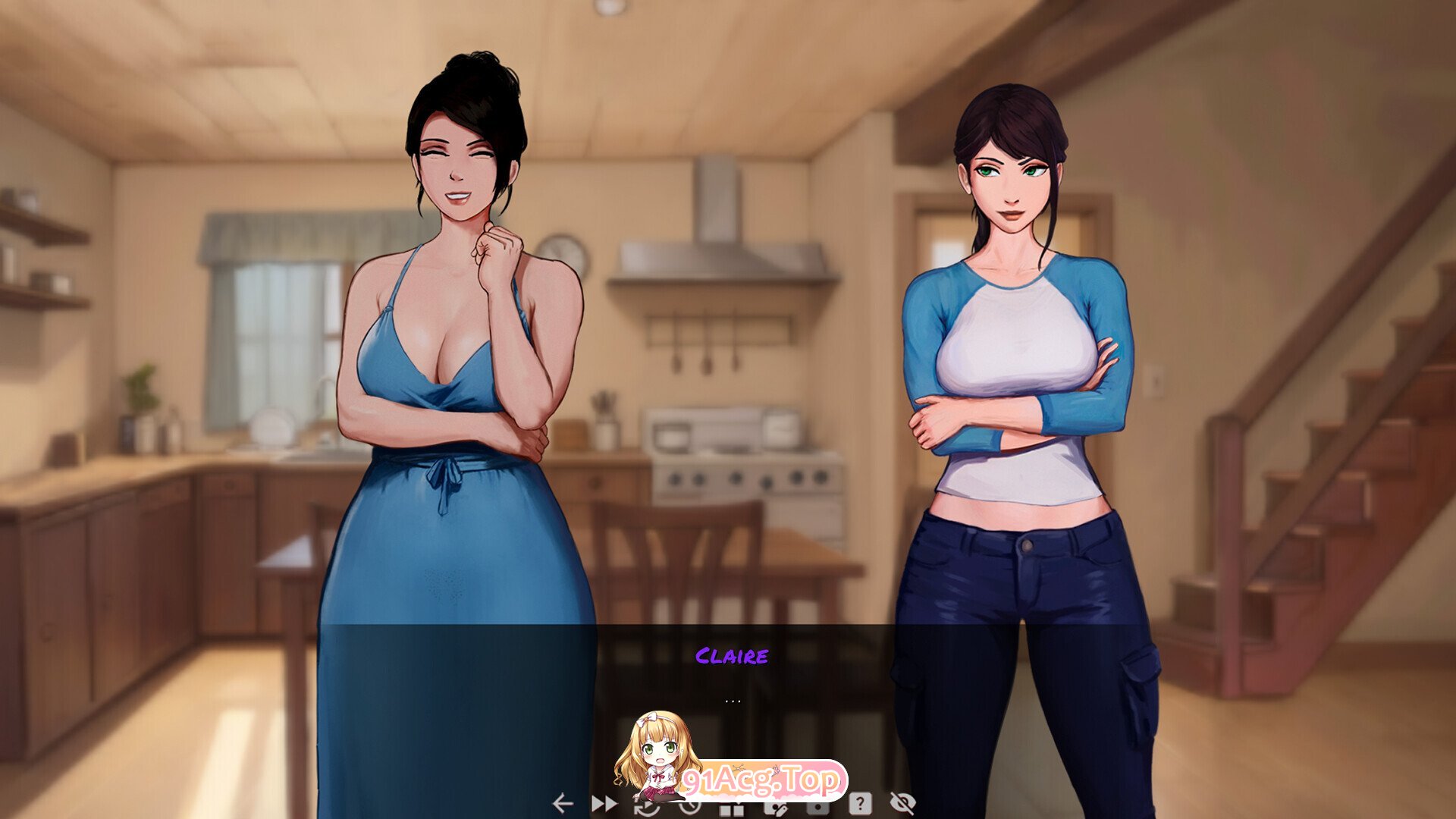Screen dimensions: 1456x819
Task: Open help with the question mark icon
Action: pyautogui.click(x=860, y=803)
